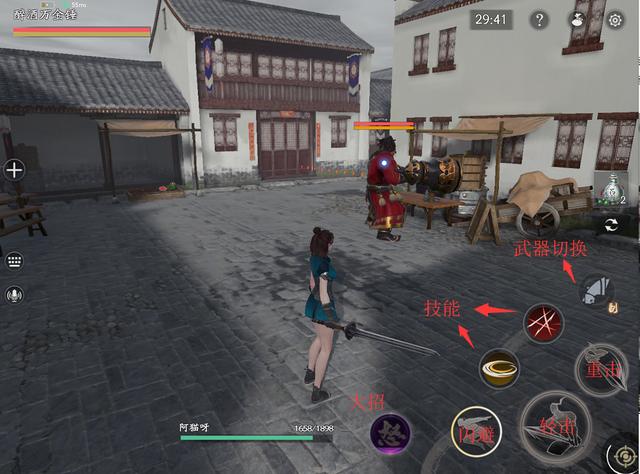Use the healing potion flask
This screenshot has width=640, height=474.
coord(611,190)
